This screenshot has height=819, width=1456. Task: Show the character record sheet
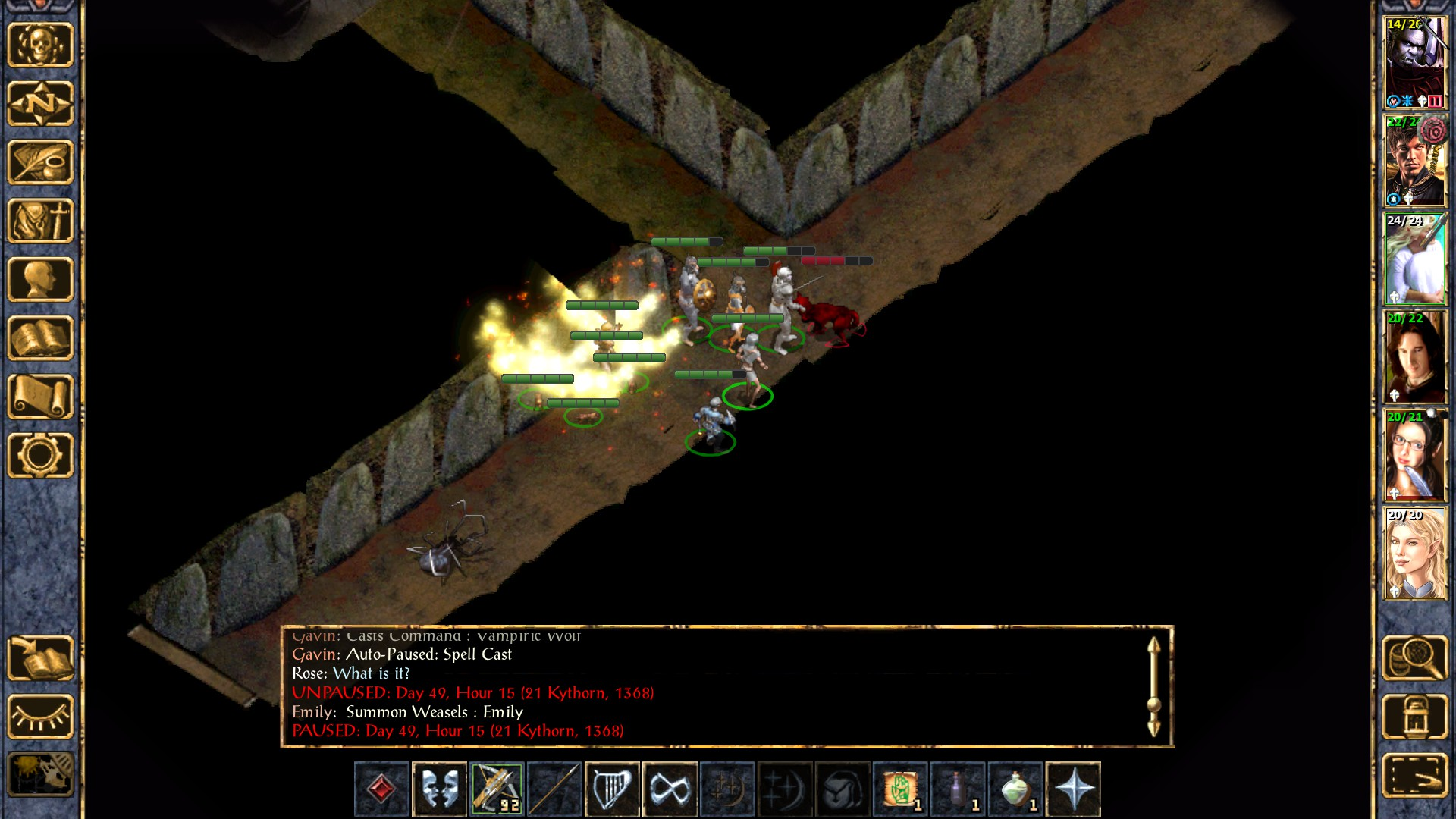[x=40, y=279]
